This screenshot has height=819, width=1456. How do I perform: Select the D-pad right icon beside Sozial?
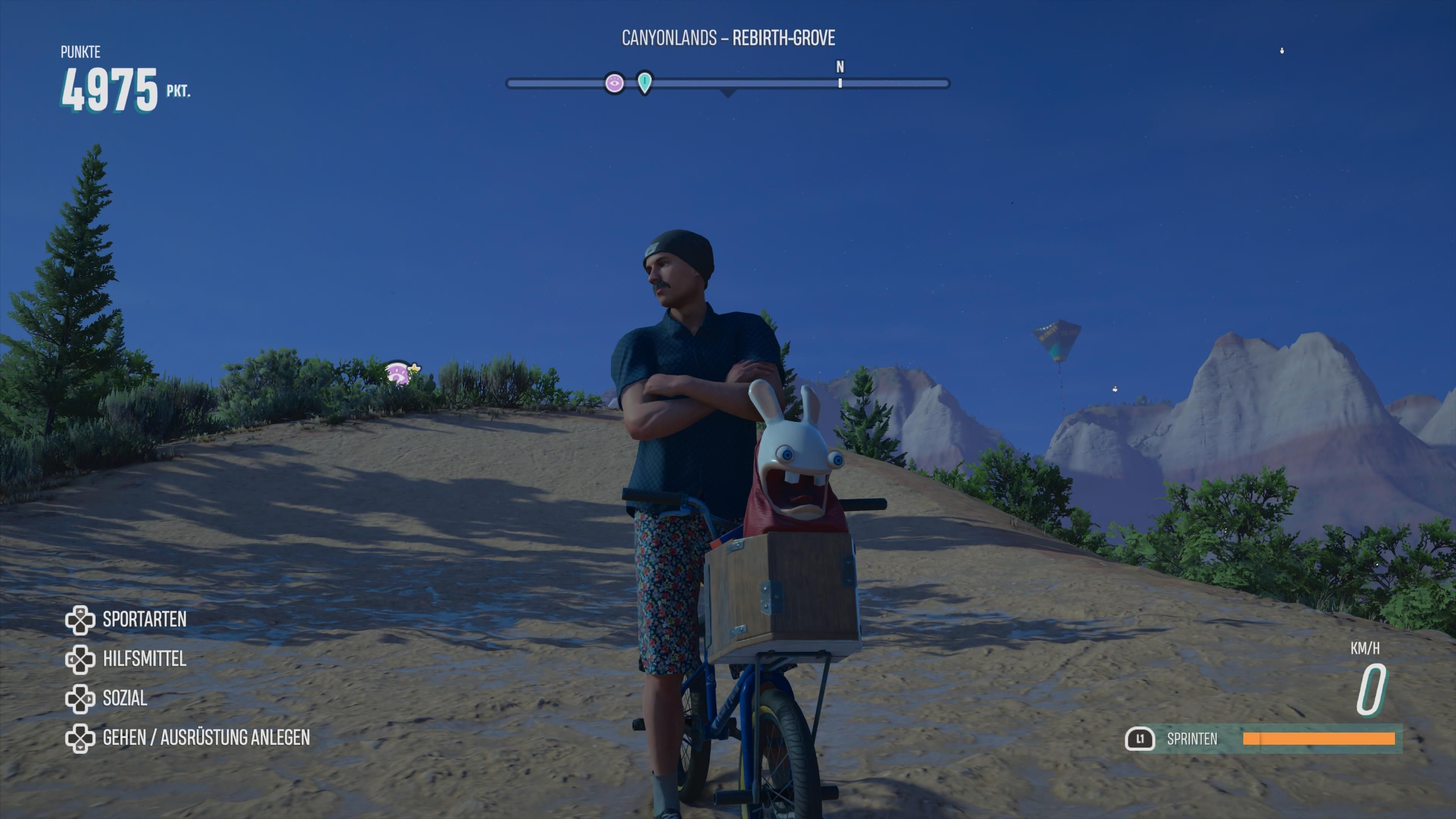tap(81, 698)
